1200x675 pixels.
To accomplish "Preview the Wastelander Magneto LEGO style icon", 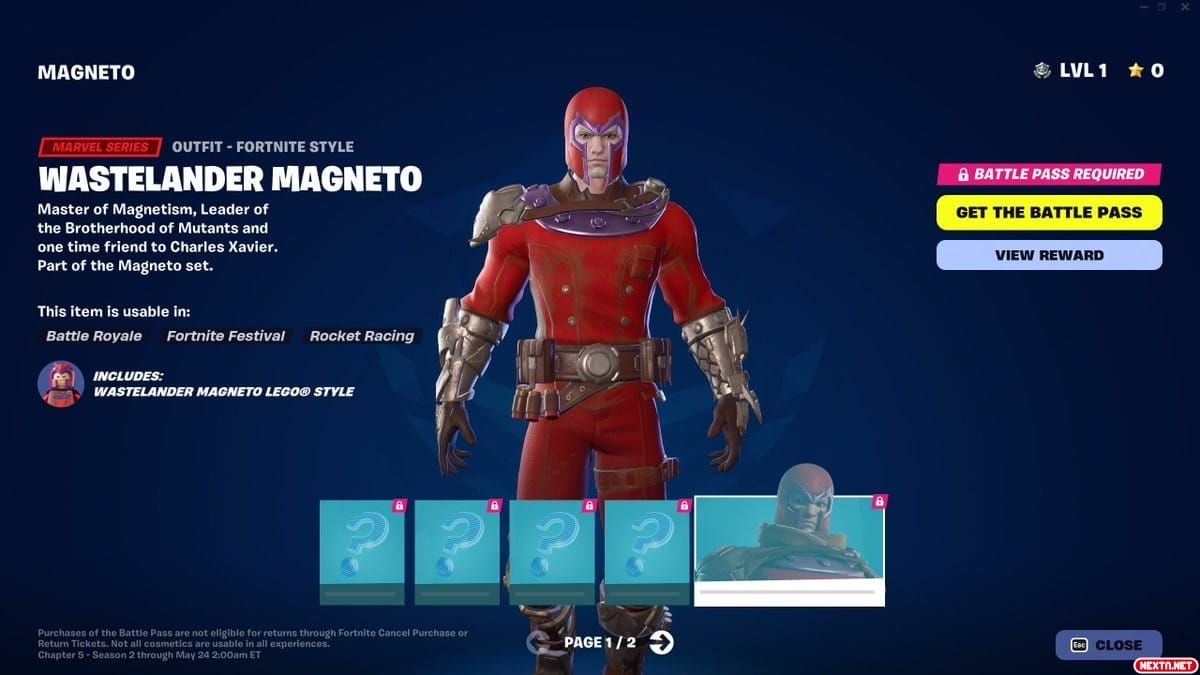I will [60, 384].
